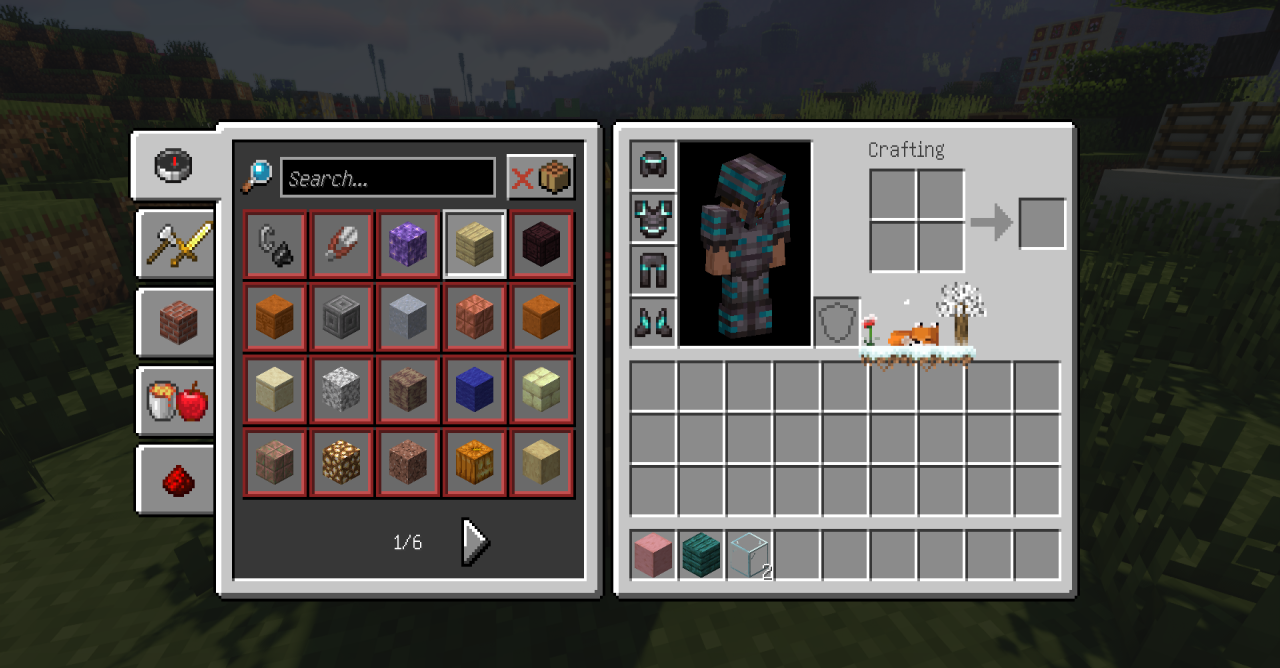Pick the purple block from the item grid
Screen dimensions: 1280x668
pyautogui.click(x=408, y=245)
